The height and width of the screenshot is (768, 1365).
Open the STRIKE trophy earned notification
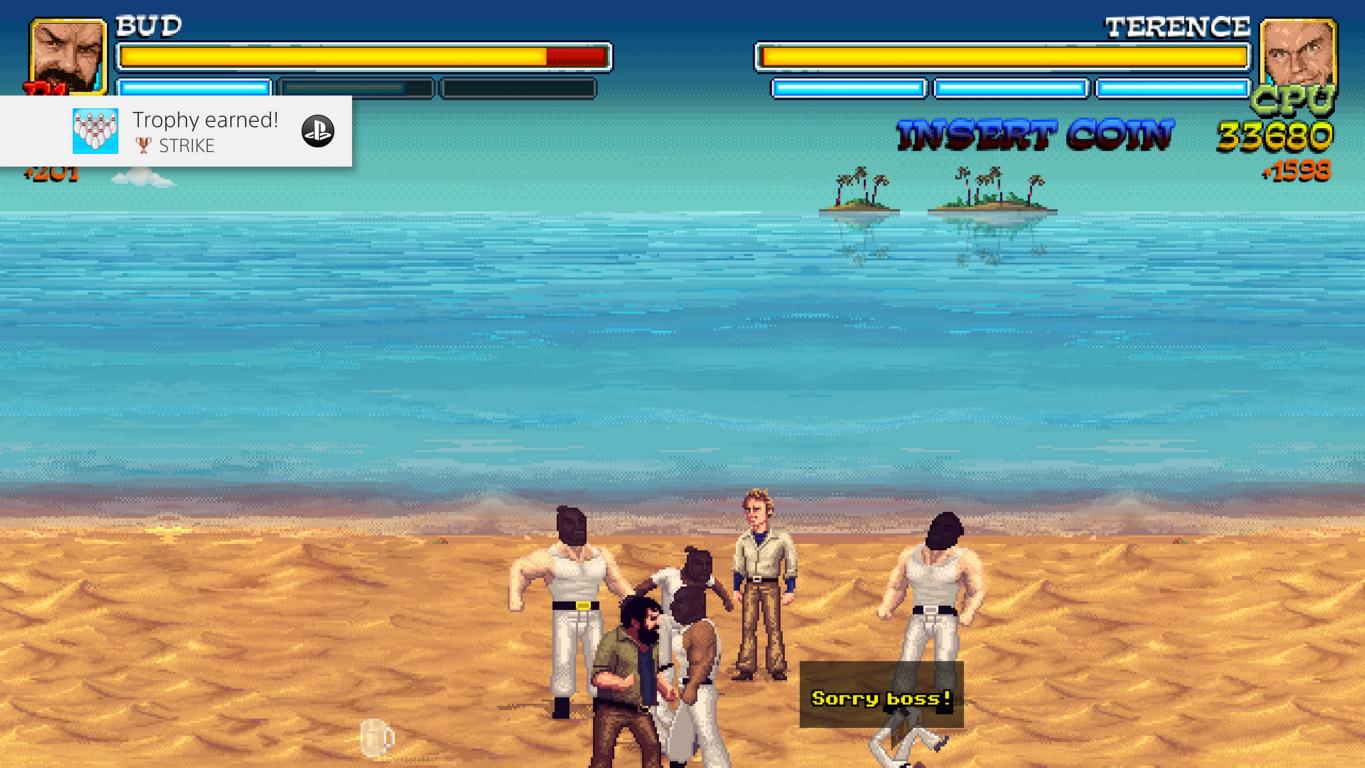pyautogui.click(x=205, y=131)
